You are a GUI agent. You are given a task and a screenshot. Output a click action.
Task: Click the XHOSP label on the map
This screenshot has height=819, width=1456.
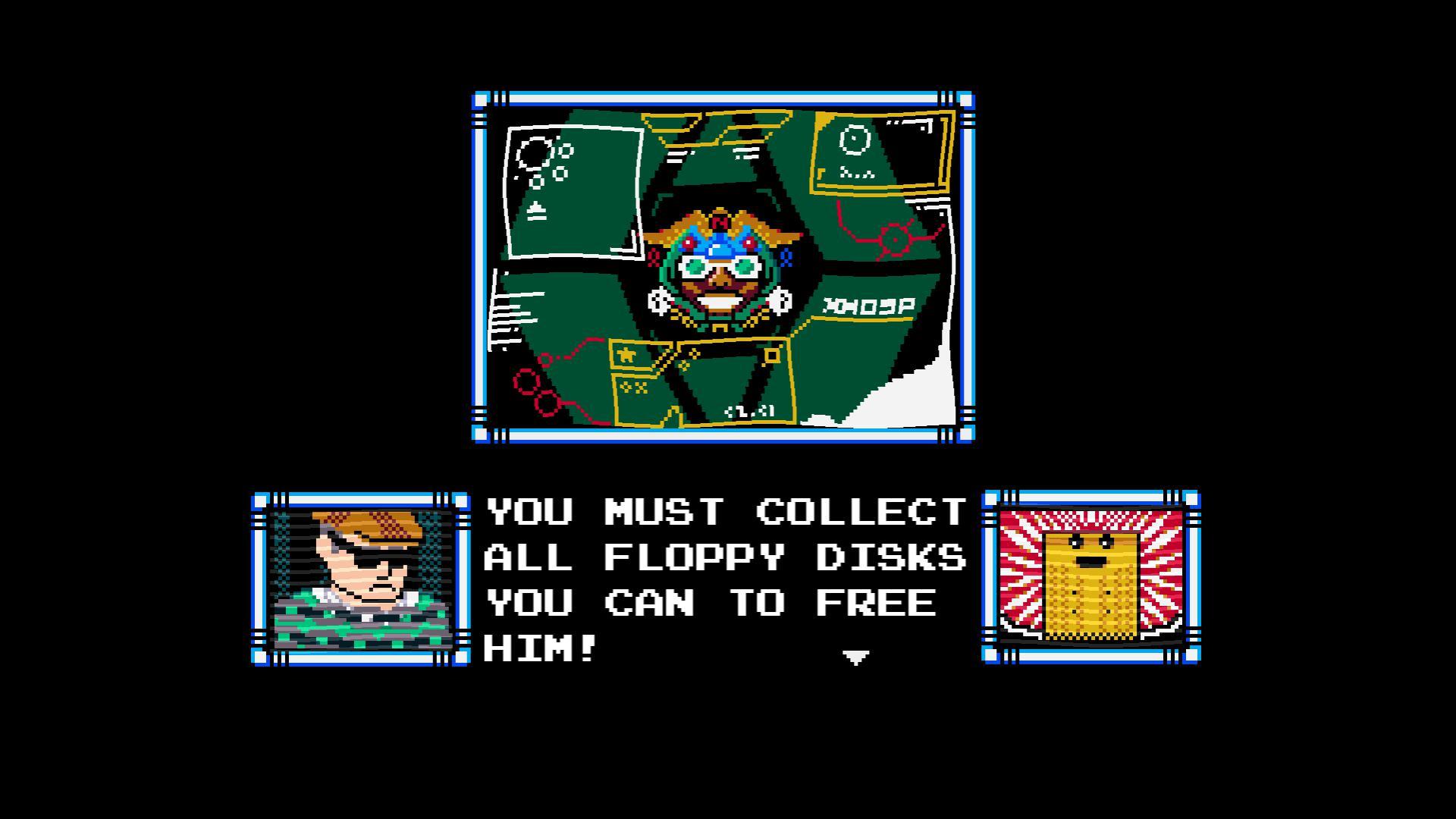click(869, 306)
